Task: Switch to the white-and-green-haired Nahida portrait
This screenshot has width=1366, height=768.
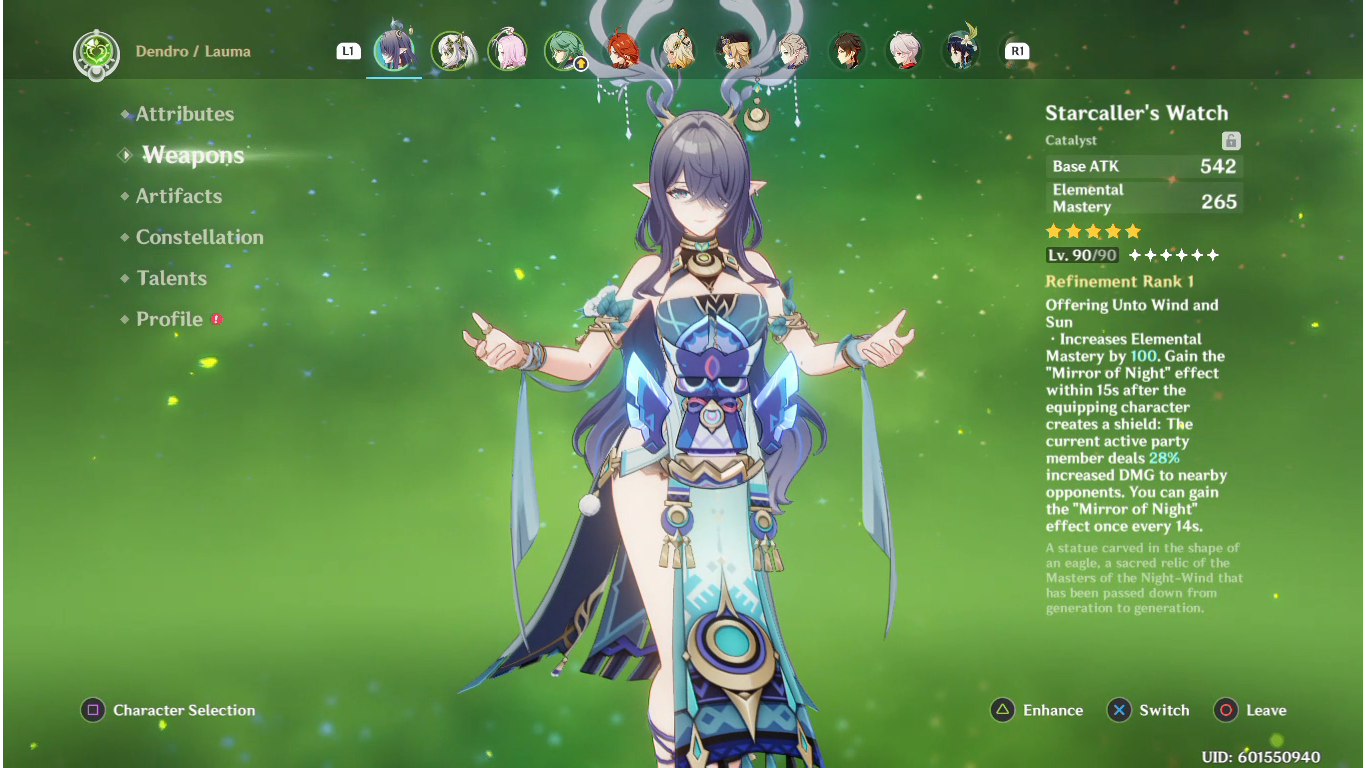Action: coord(451,50)
